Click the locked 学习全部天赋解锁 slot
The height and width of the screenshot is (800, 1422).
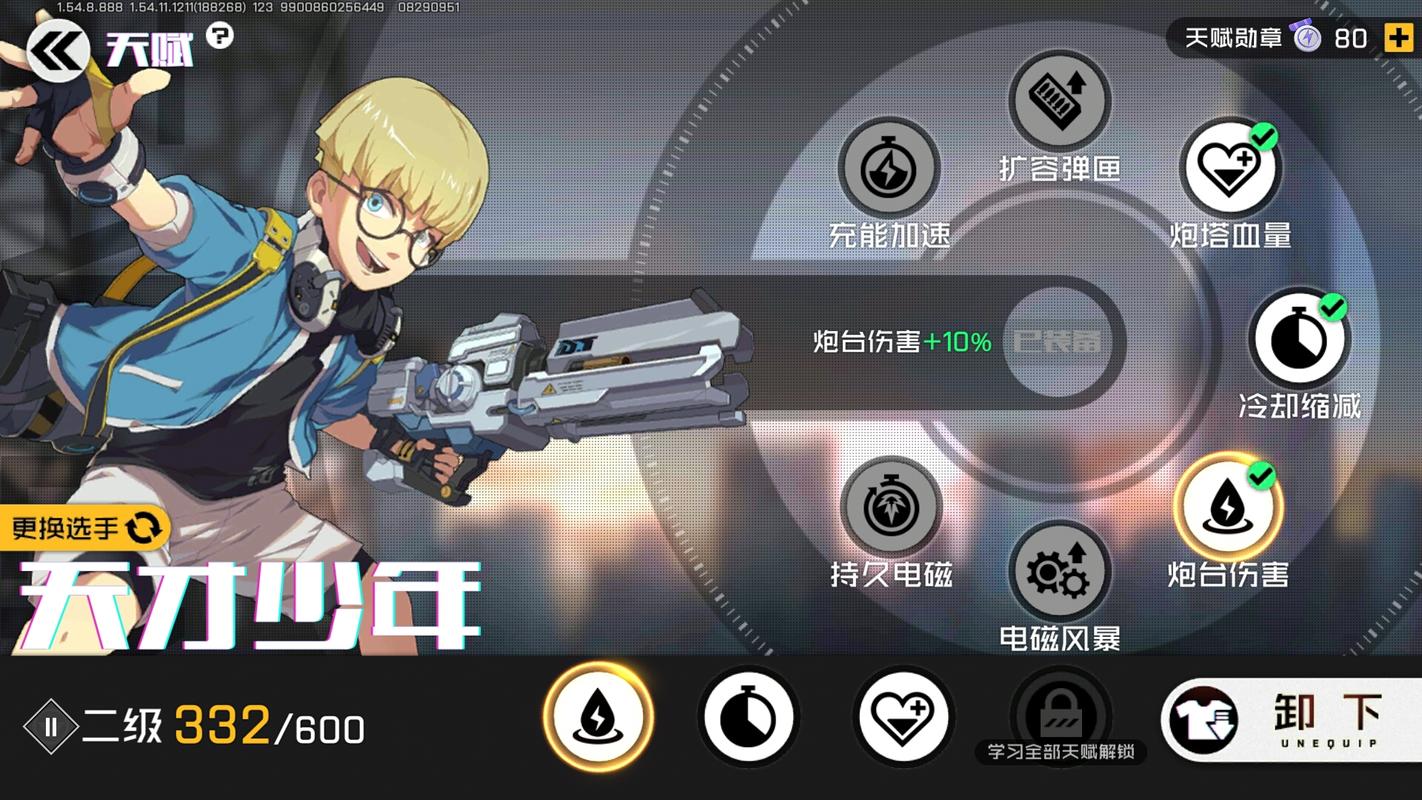tap(1058, 710)
